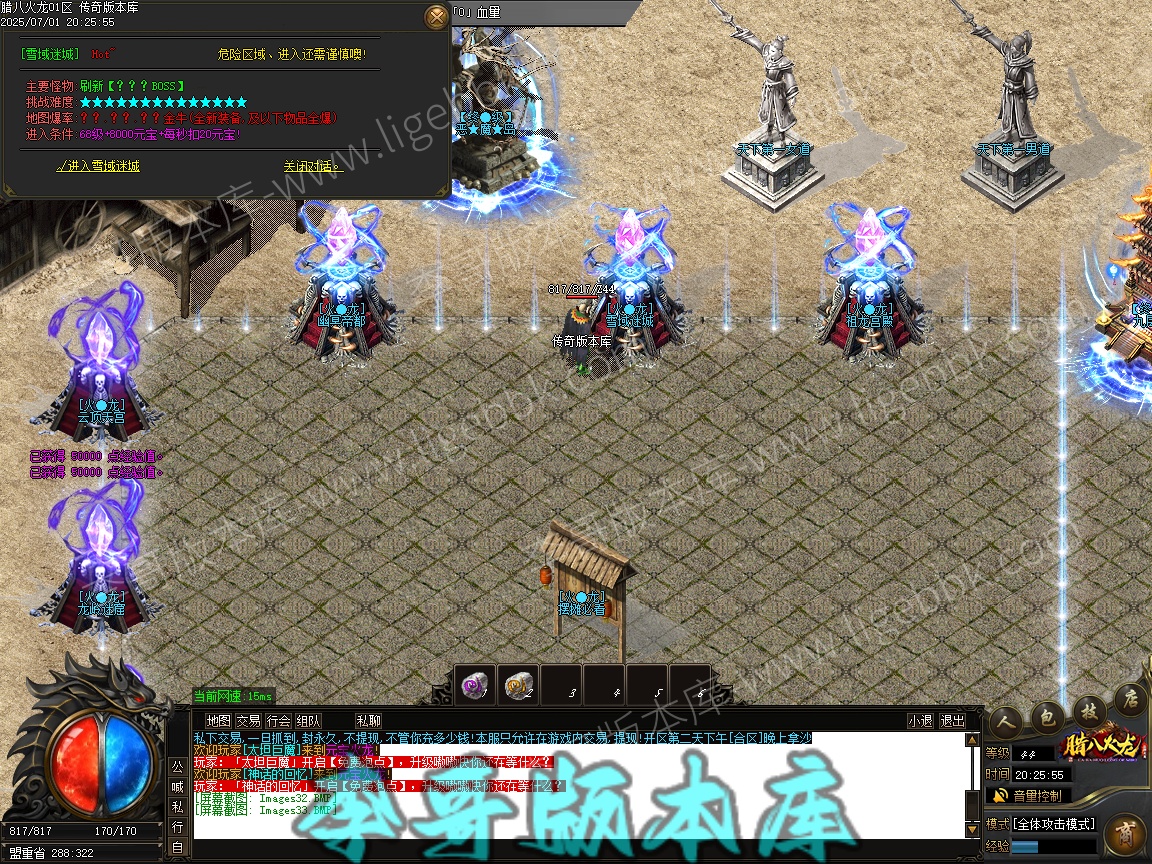Choose the 进入雪域迷城 dialogue link
The height and width of the screenshot is (864, 1152).
(99, 166)
